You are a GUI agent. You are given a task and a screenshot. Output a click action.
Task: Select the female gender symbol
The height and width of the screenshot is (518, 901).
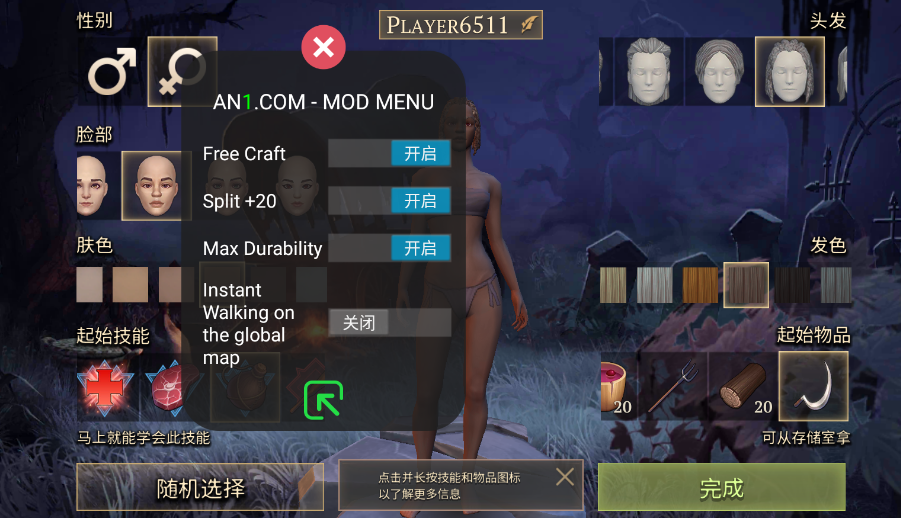(x=182, y=72)
